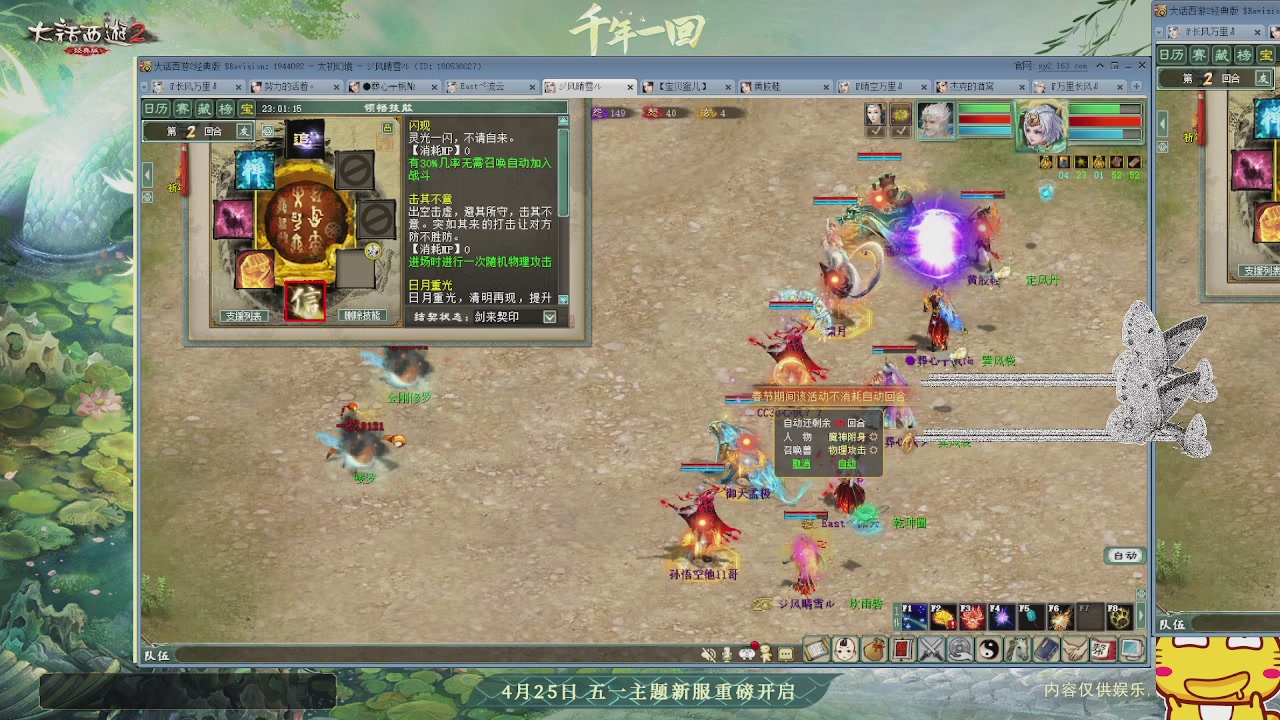The image size is (1280, 720).
Task: Expand the arrow right of the F8 slot
Action: click(1140, 617)
